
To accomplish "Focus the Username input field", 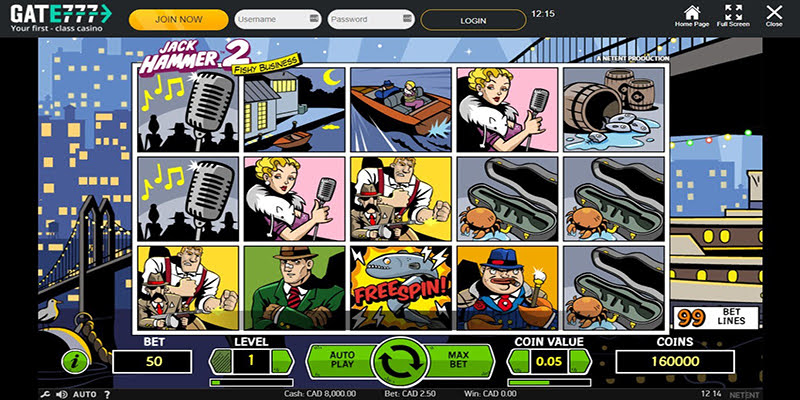I will (x=277, y=19).
